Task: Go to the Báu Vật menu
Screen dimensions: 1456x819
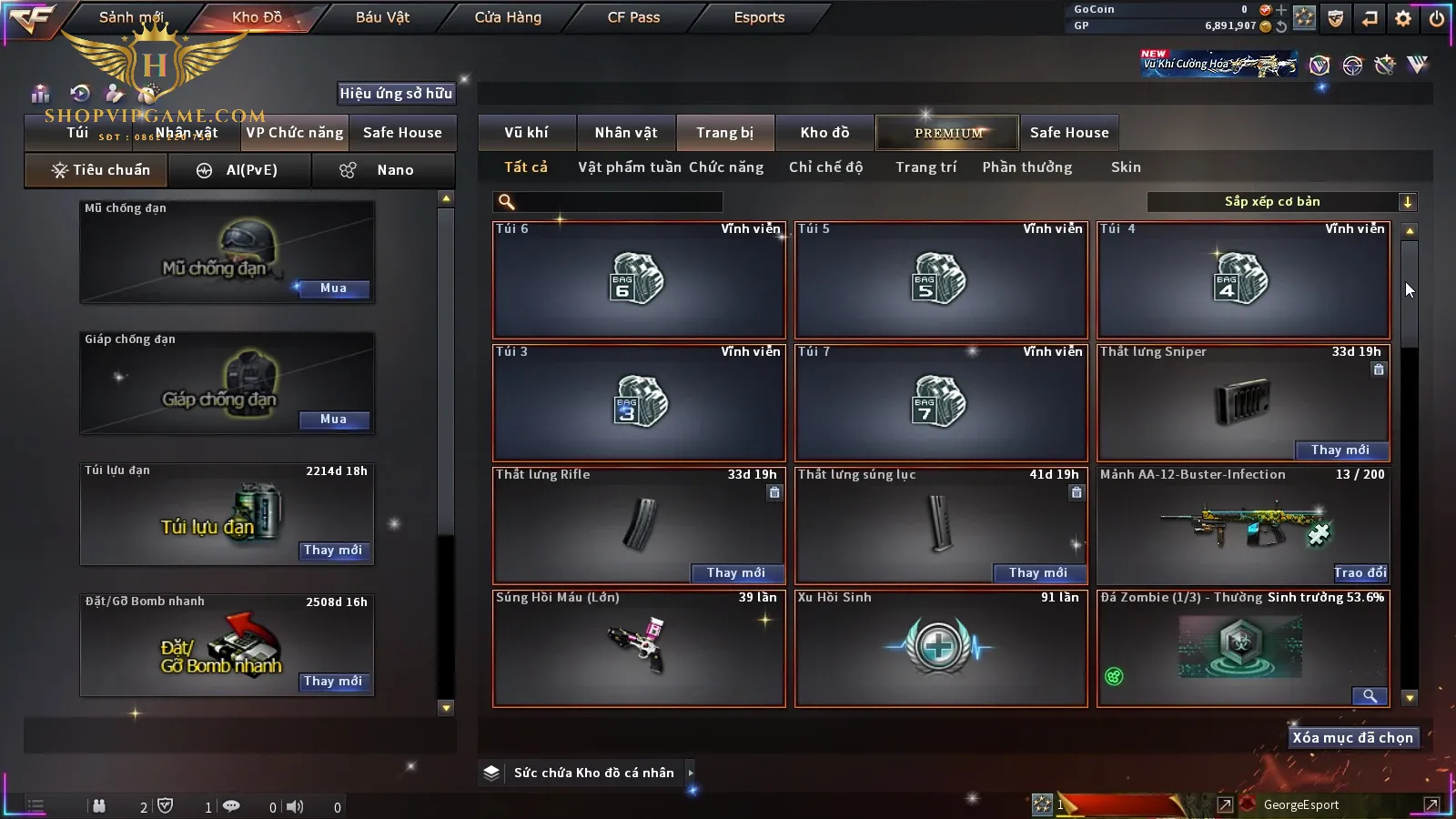Action: pyautogui.click(x=382, y=17)
